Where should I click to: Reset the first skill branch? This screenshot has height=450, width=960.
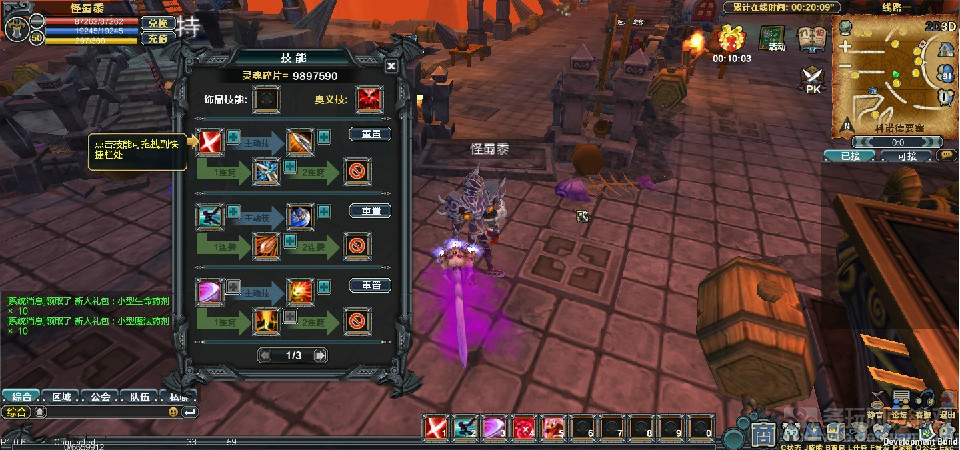click(x=369, y=134)
